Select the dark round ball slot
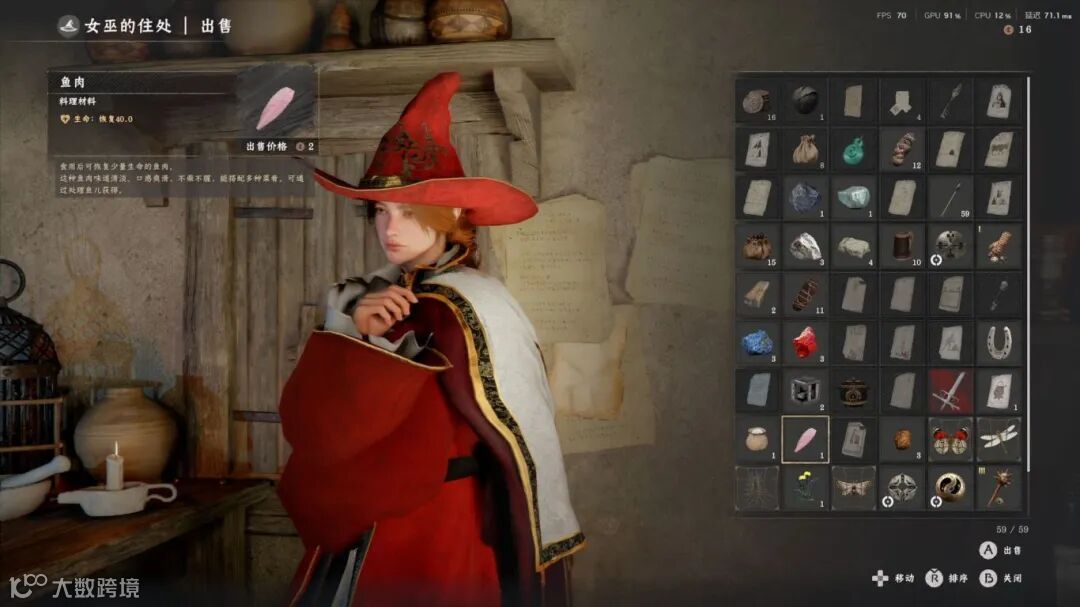The image size is (1080, 607). click(805, 100)
